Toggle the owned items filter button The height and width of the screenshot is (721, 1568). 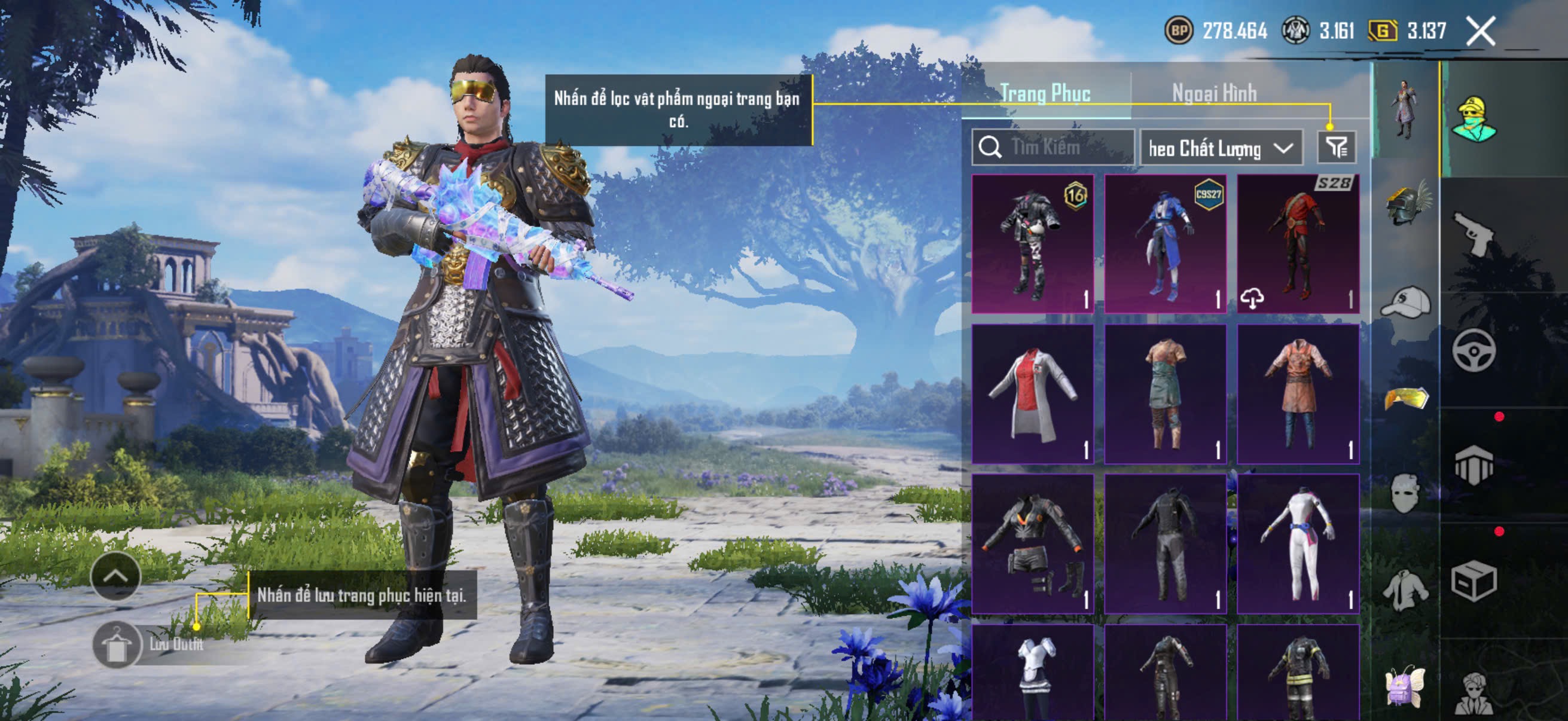1336,147
